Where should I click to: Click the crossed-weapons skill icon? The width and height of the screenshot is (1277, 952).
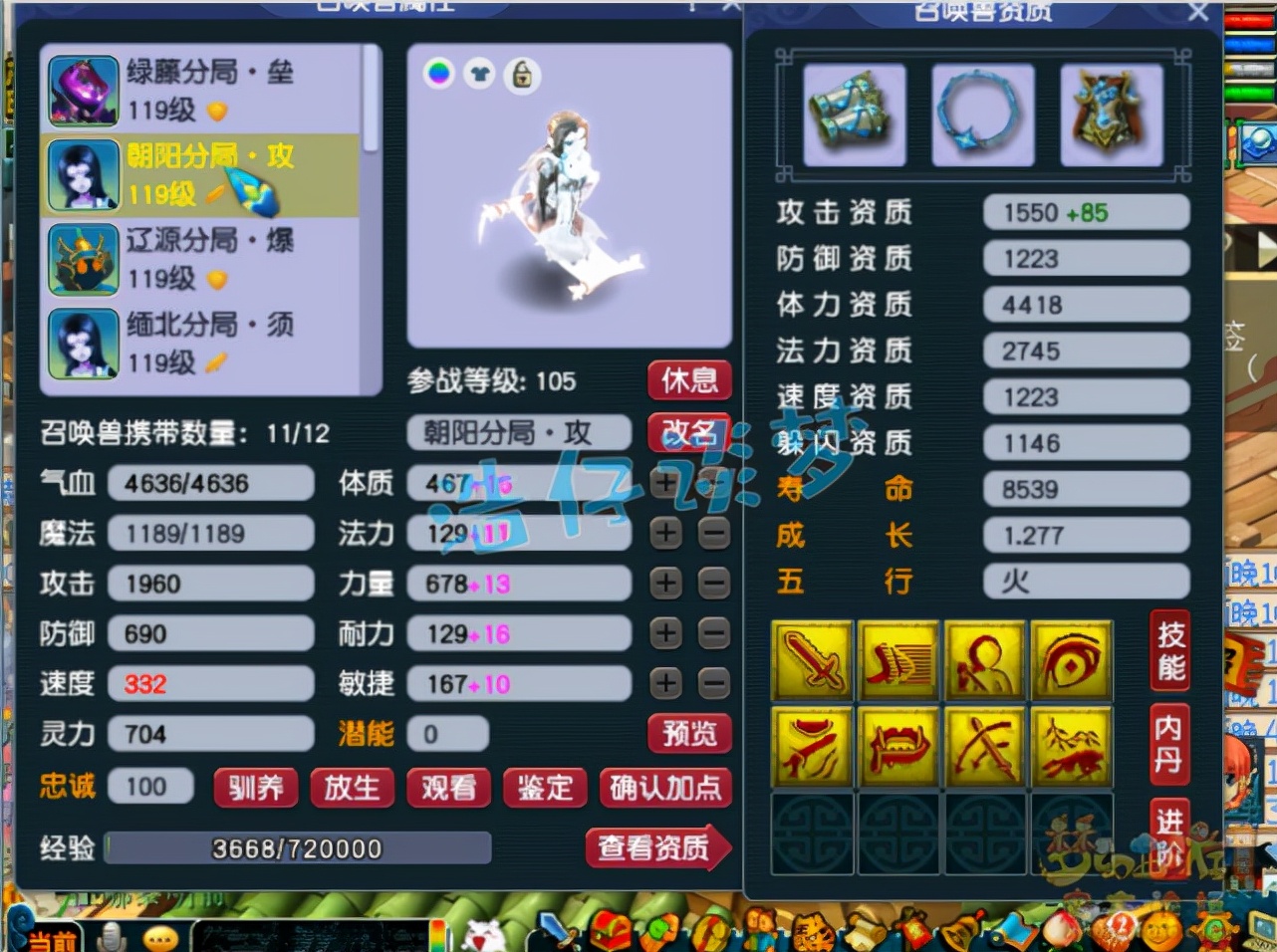(984, 747)
